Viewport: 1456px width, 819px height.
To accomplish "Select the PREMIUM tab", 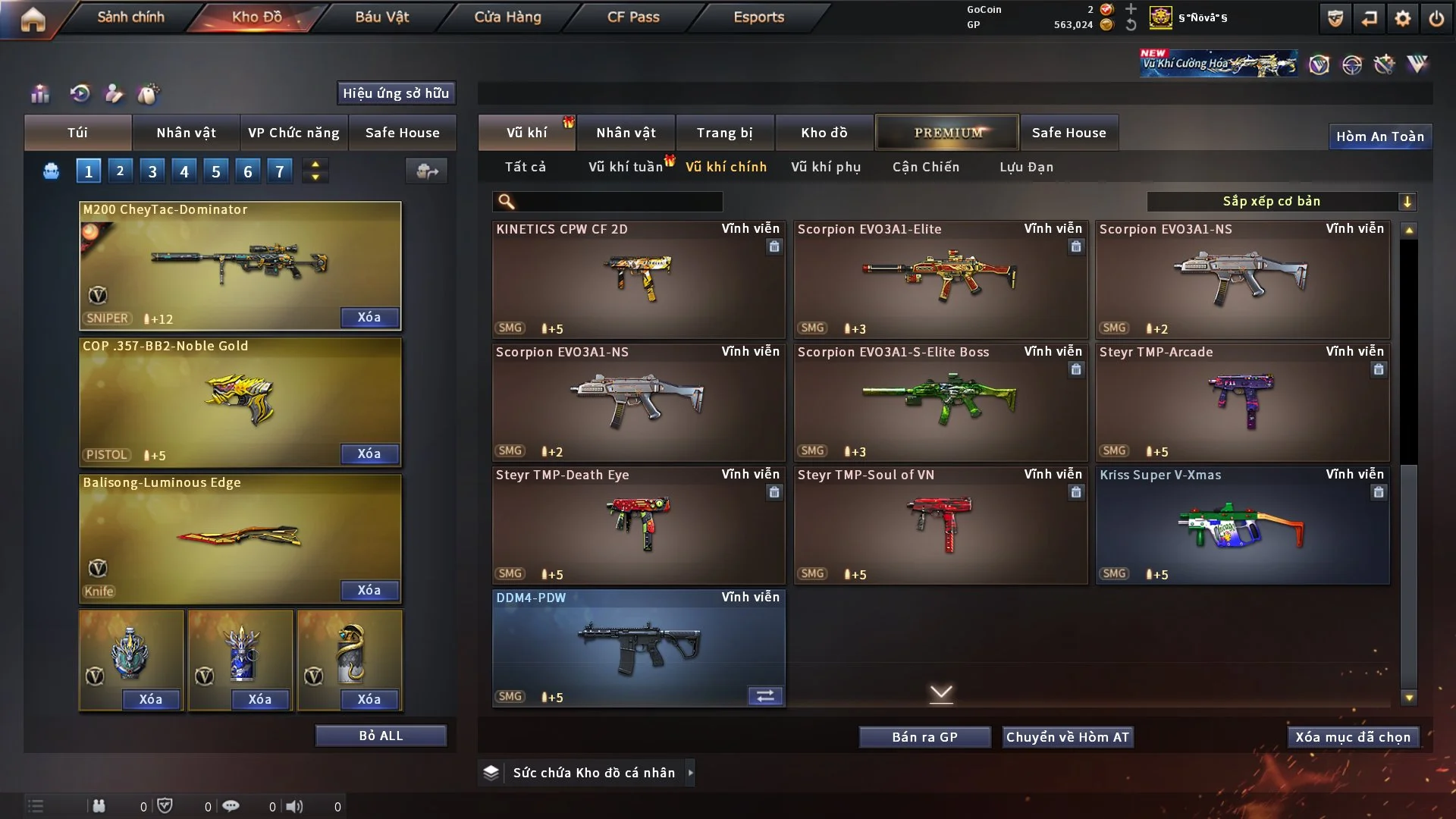I will pos(947,133).
